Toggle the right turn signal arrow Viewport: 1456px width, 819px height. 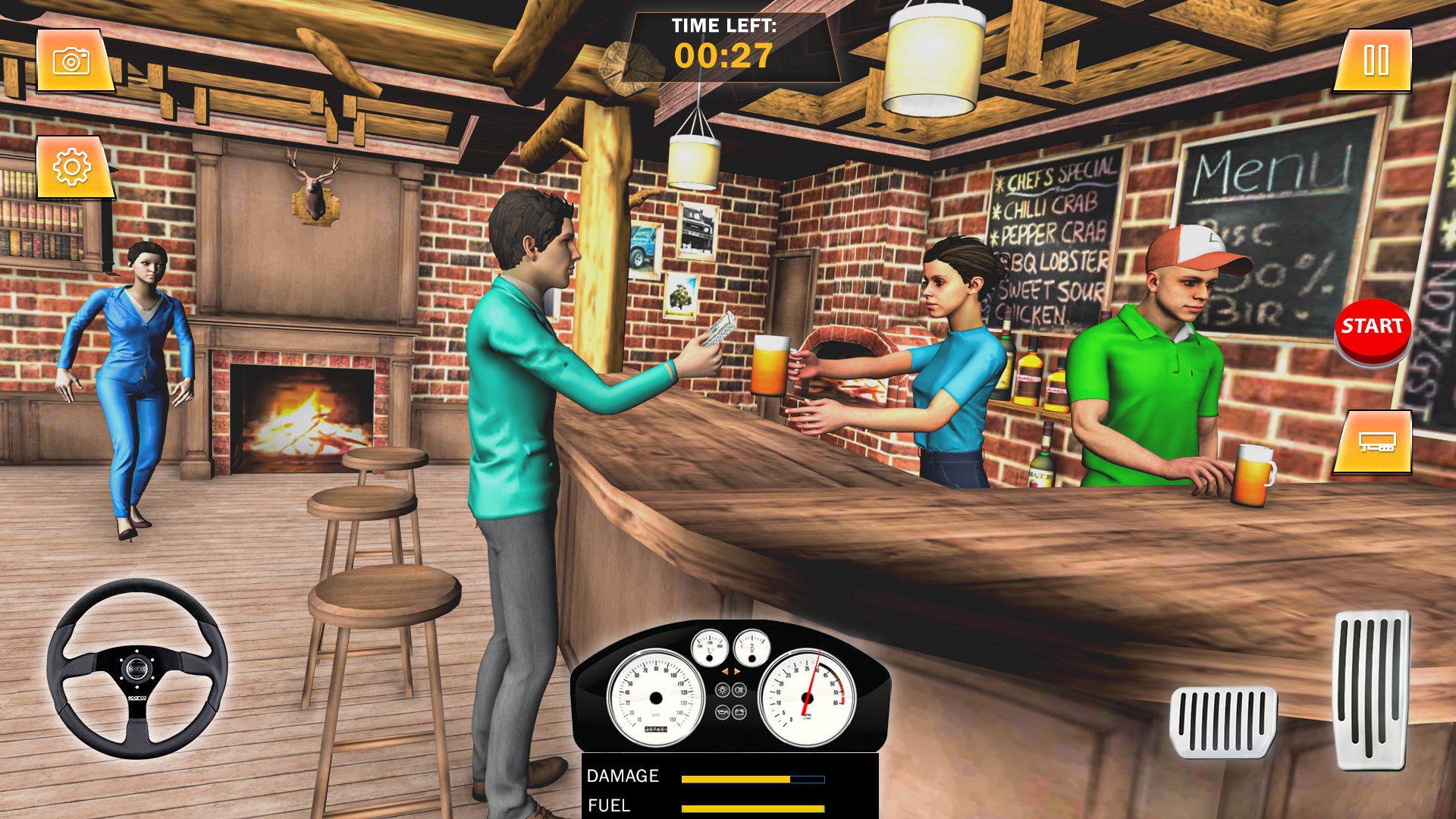(736, 672)
